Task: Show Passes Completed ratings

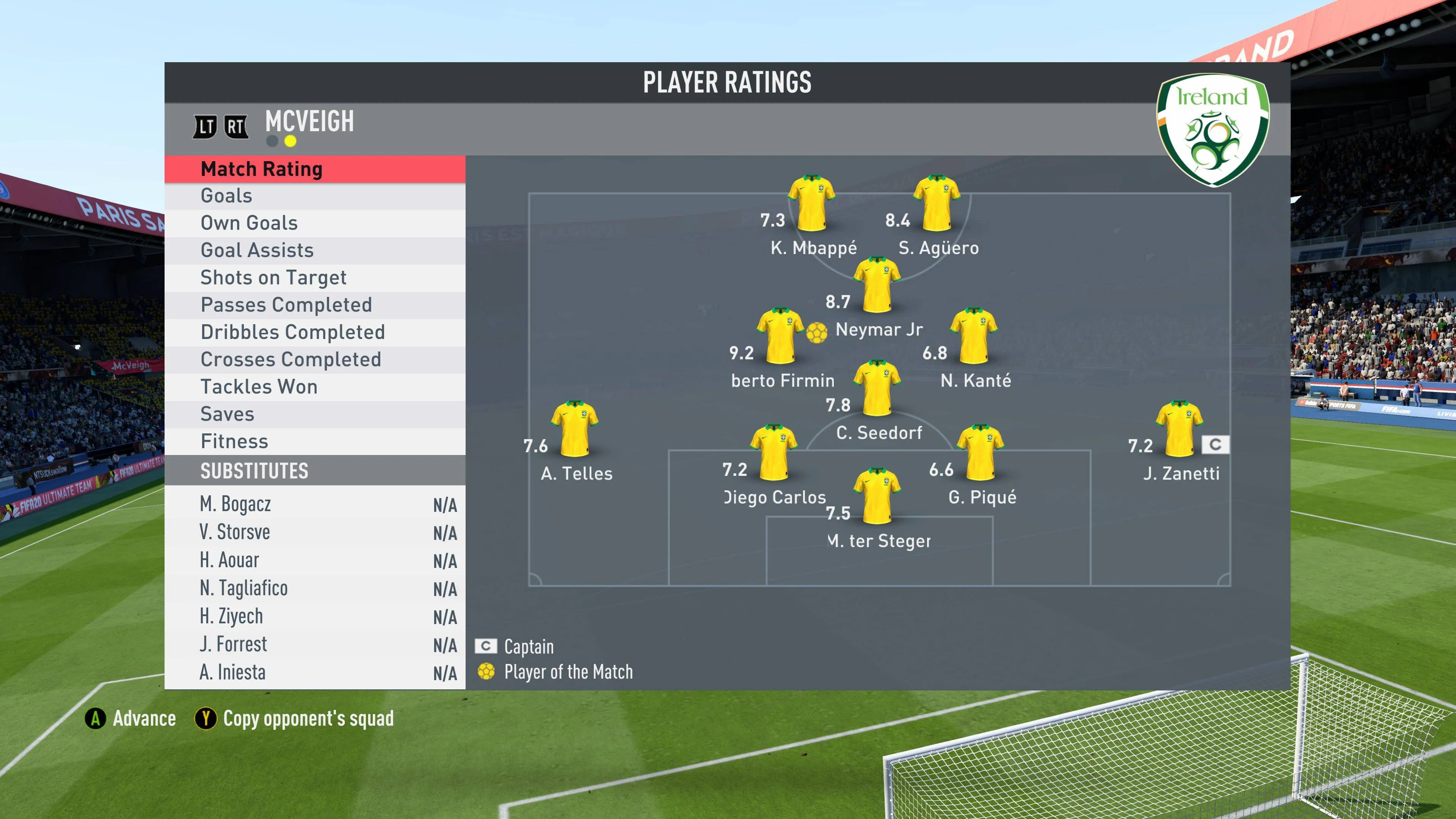Action: tap(315, 304)
